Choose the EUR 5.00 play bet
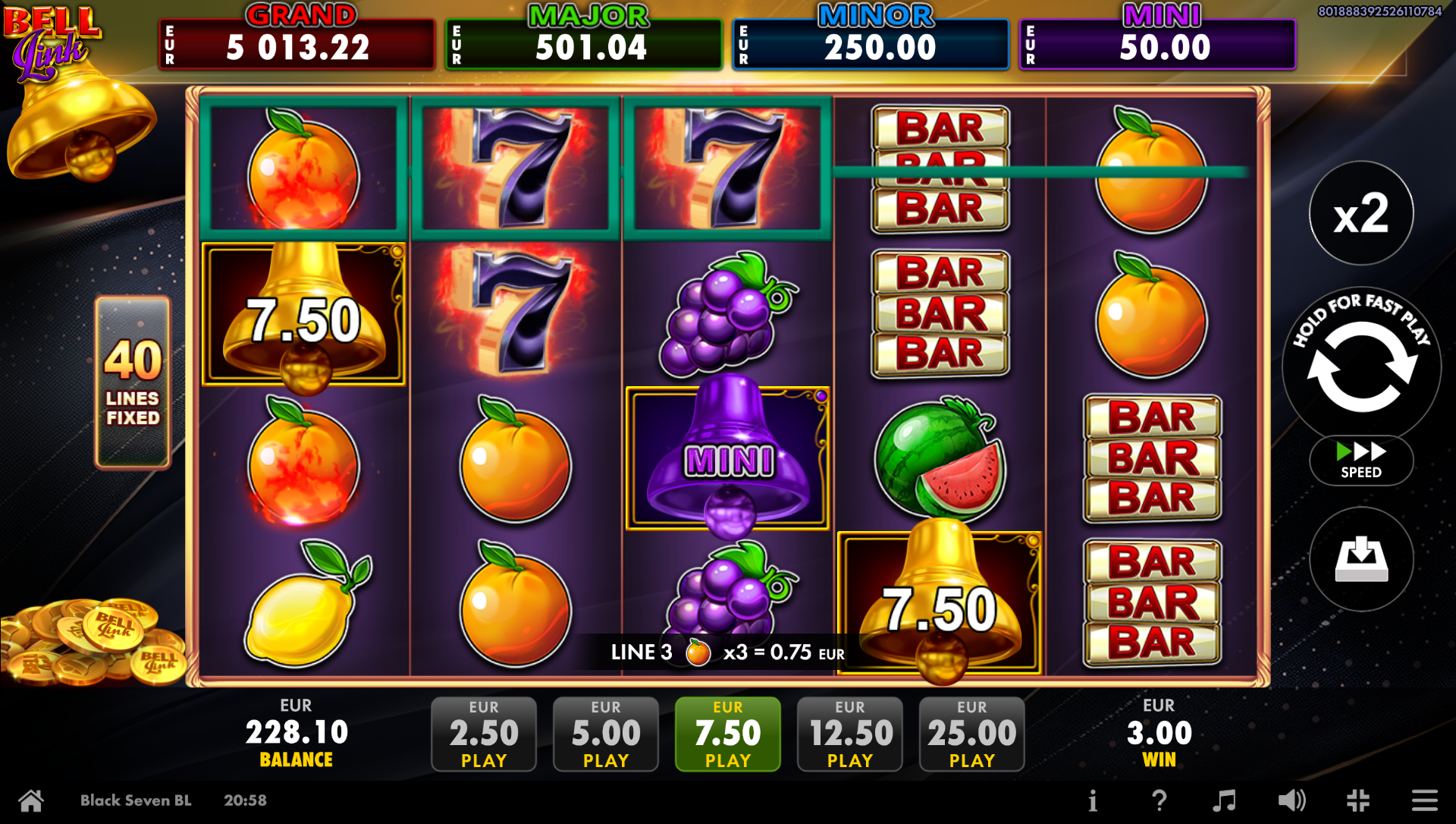The width and height of the screenshot is (1456, 824). coord(606,734)
